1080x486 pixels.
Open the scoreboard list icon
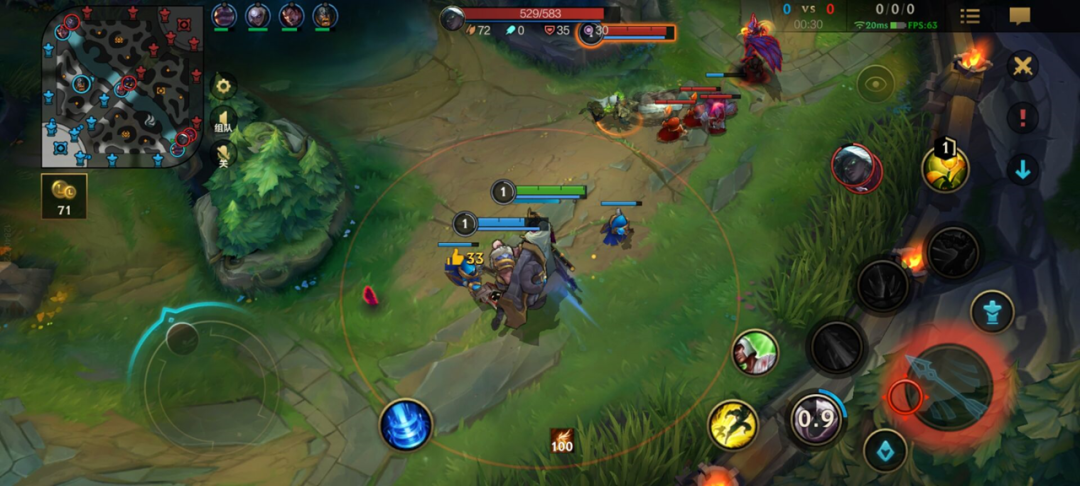click(970, 16)
